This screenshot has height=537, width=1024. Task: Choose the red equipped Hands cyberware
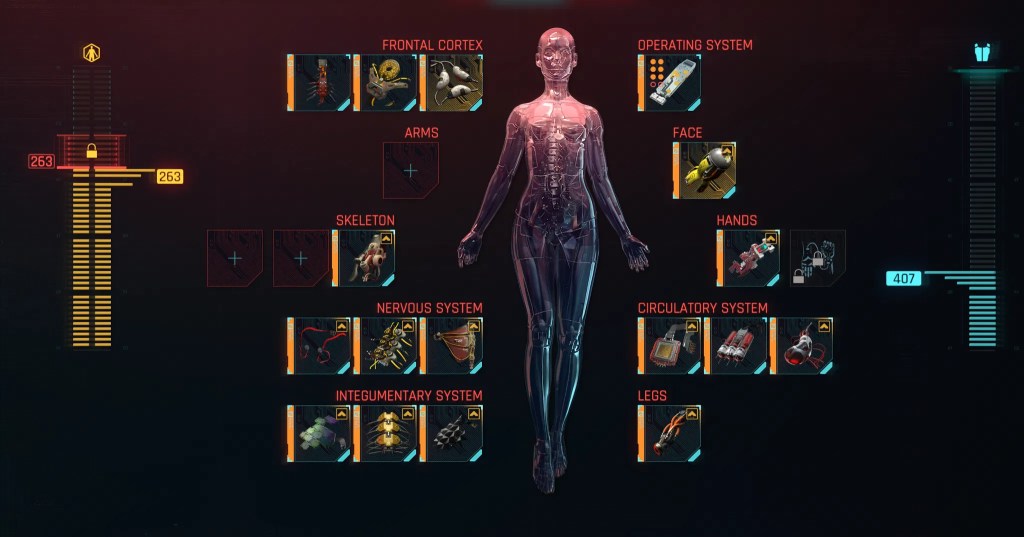(x=749, y=258)
